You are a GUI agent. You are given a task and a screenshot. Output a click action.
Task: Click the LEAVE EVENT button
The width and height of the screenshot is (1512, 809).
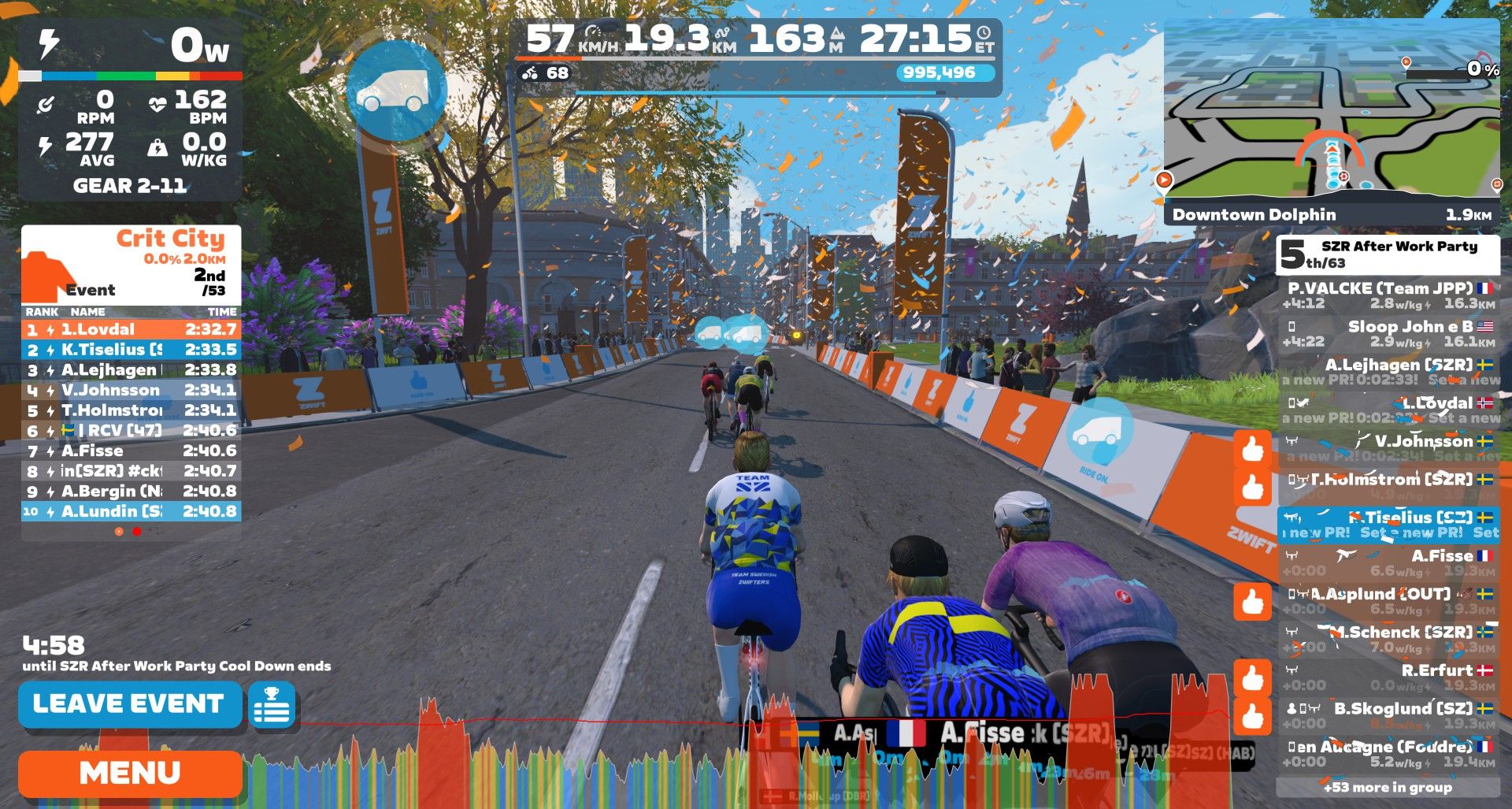pos(130,703)
